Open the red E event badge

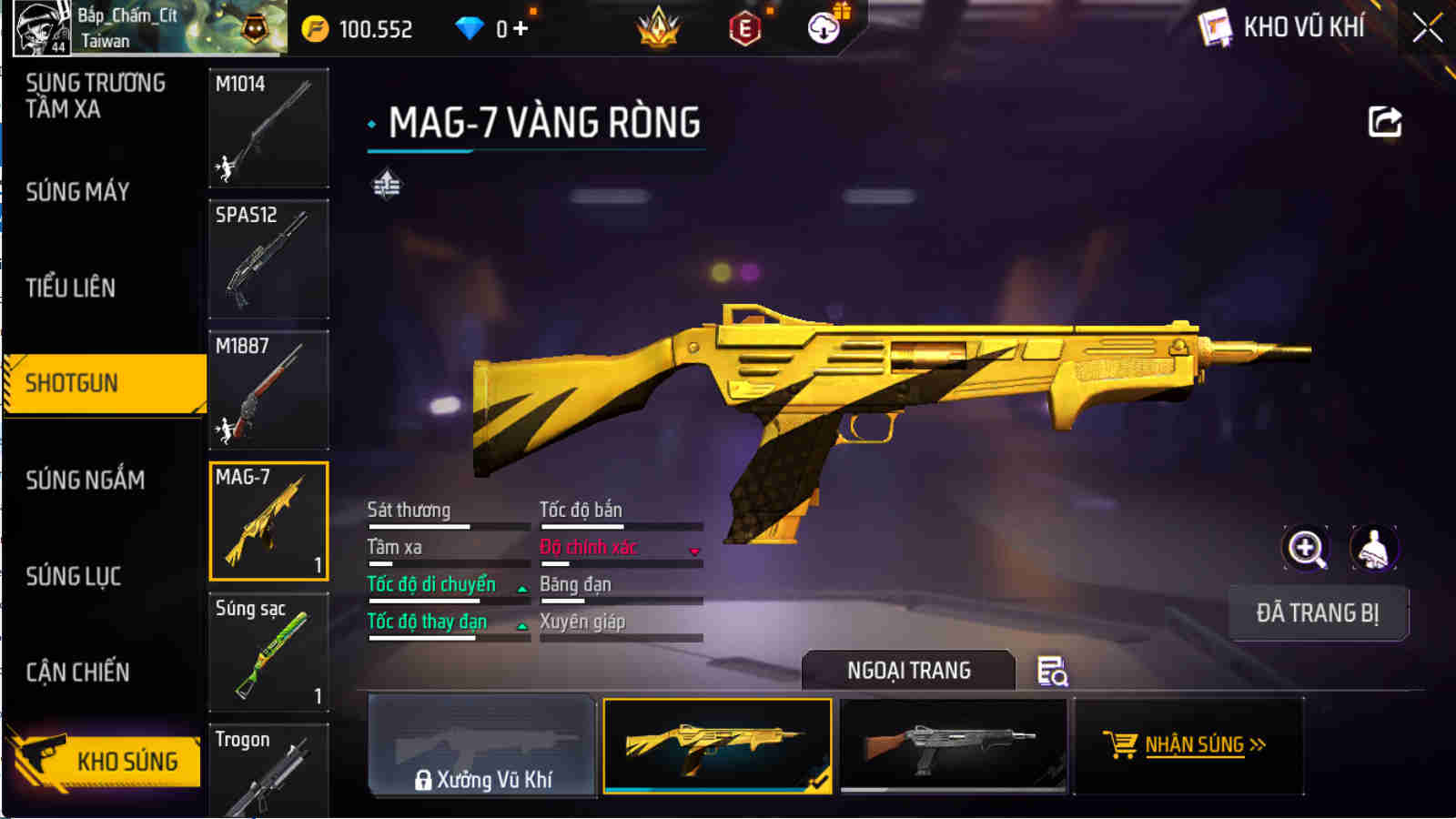tap(744, 27)
